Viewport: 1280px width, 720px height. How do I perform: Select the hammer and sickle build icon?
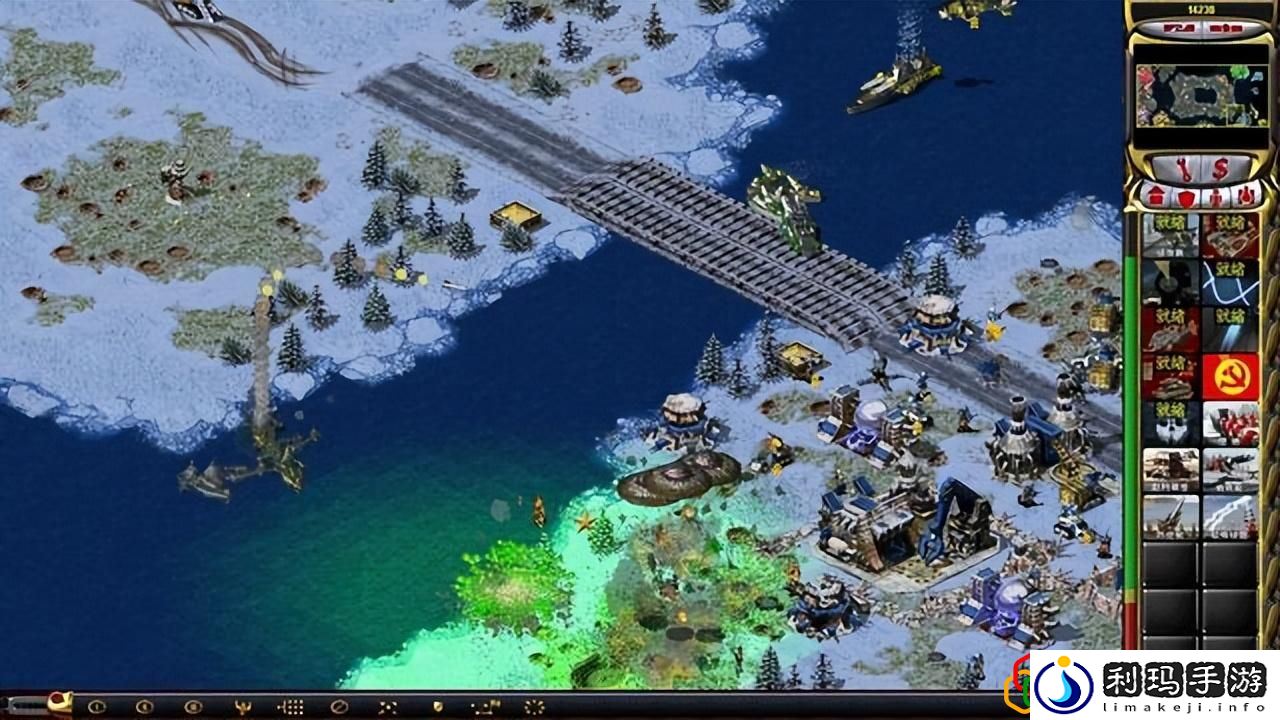(x=1230, y=377)
